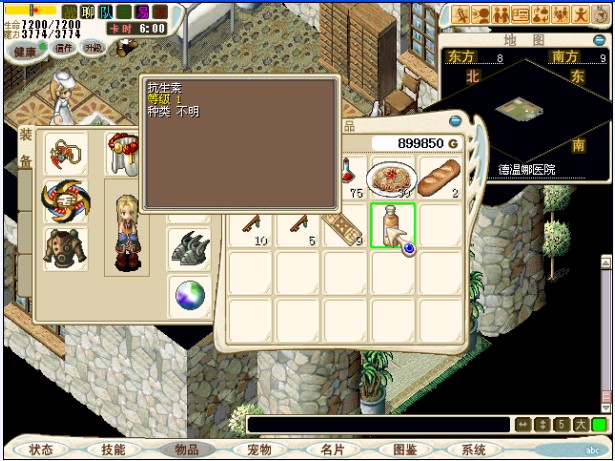This screenshot has height=461, width=615.
Task: Select the brown armor equipment slot
Action: click(x=66, y=247)
